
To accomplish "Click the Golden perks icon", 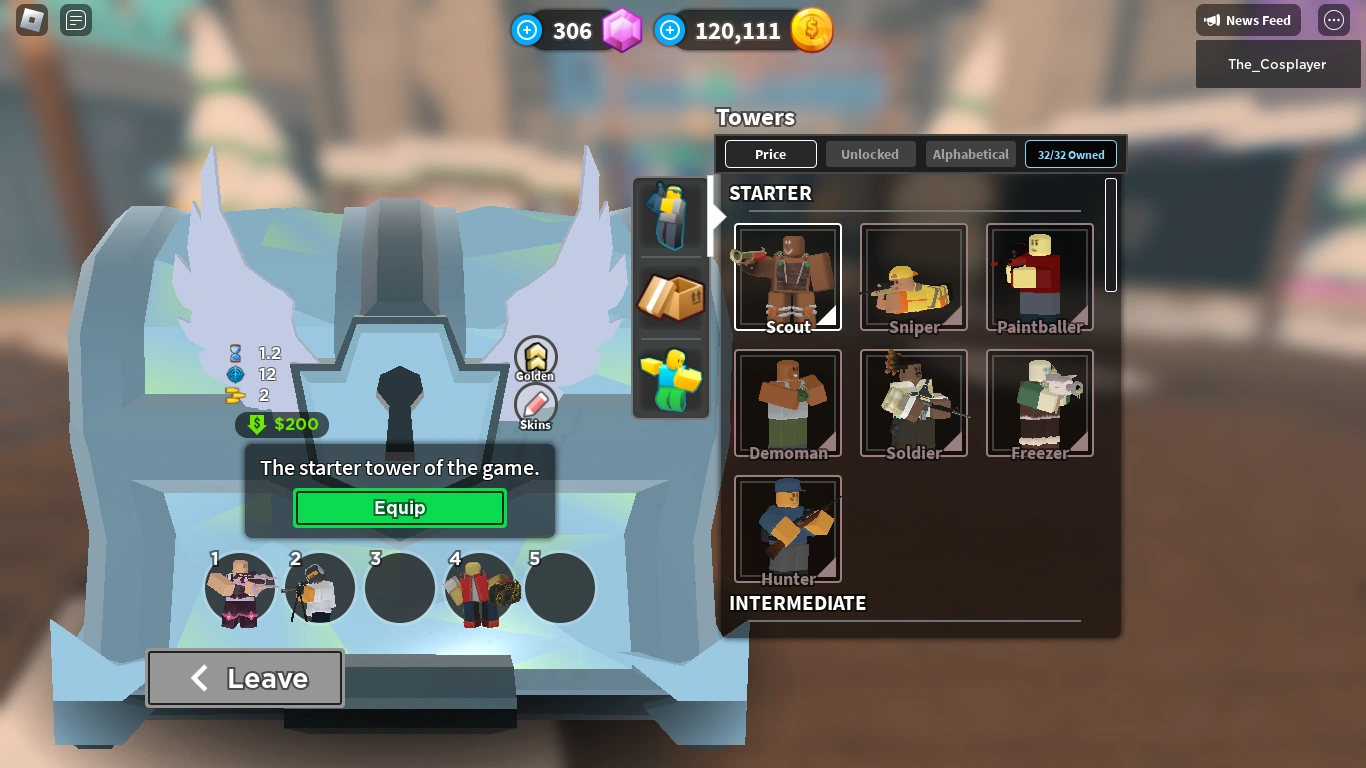I will pyautogui.click(x=535, y=355).
